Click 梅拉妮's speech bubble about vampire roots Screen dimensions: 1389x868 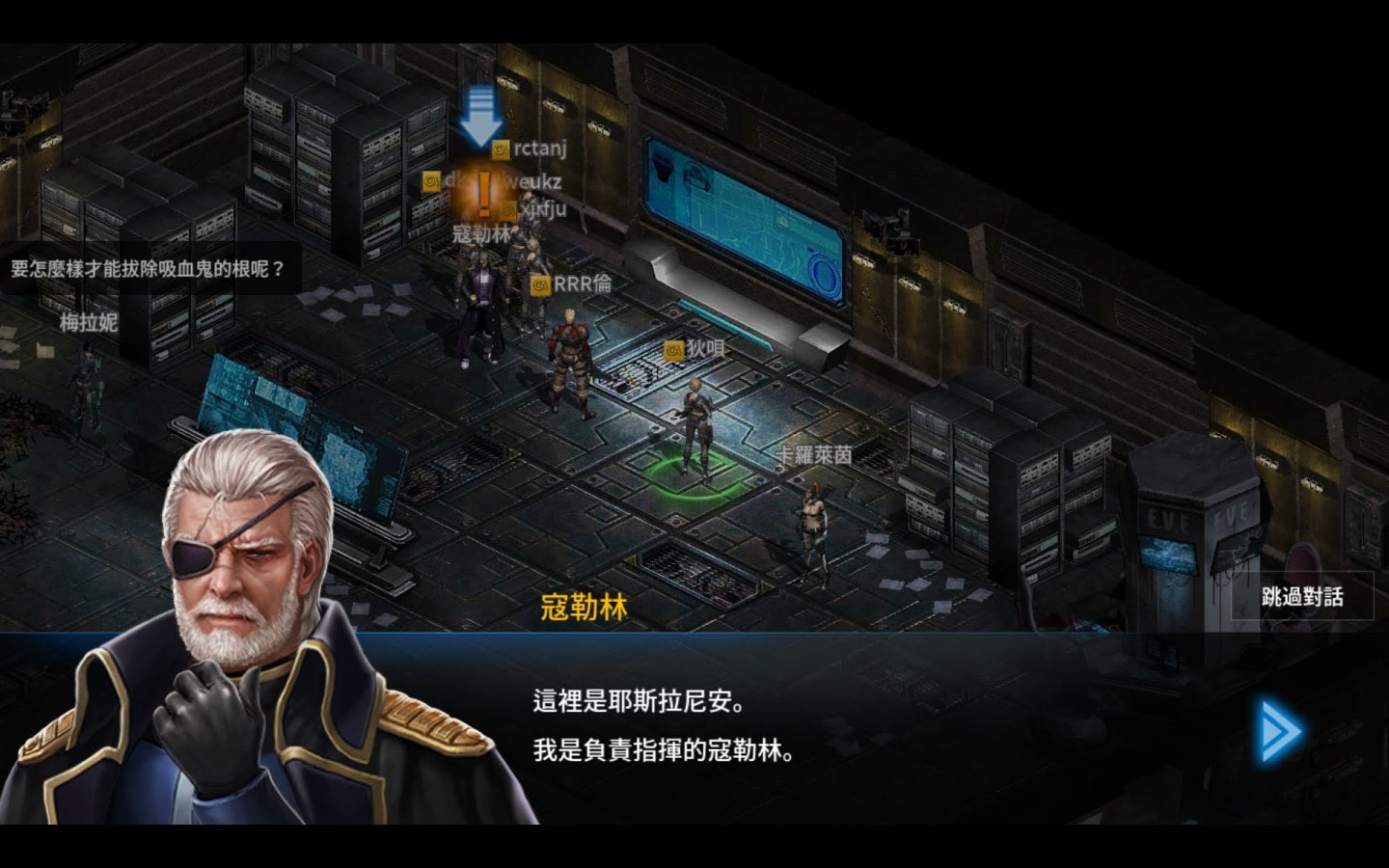150,268
